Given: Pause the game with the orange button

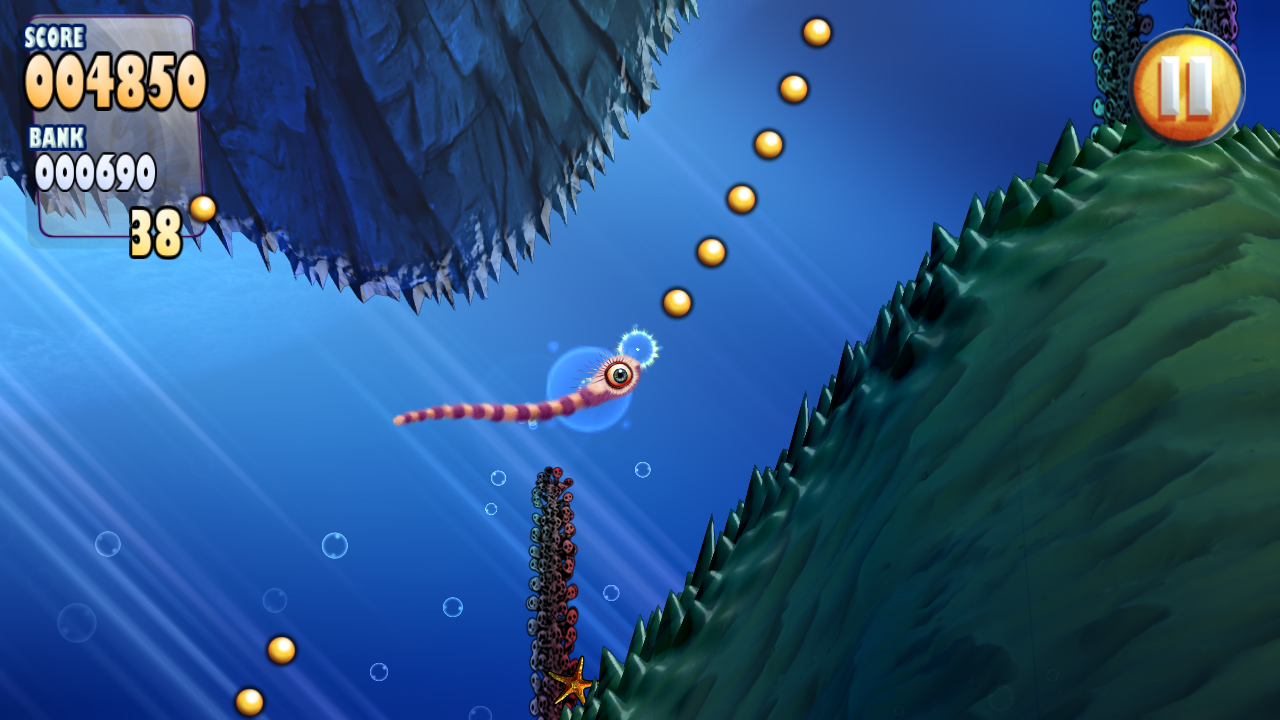Looking at the screenshot, I should 1187,87.
